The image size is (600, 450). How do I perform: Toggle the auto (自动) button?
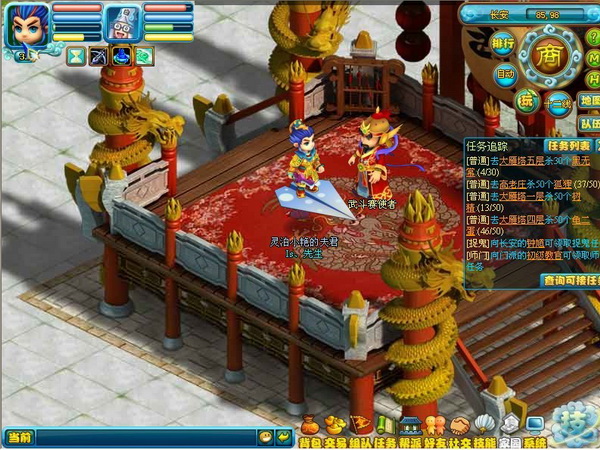(505, 73)
